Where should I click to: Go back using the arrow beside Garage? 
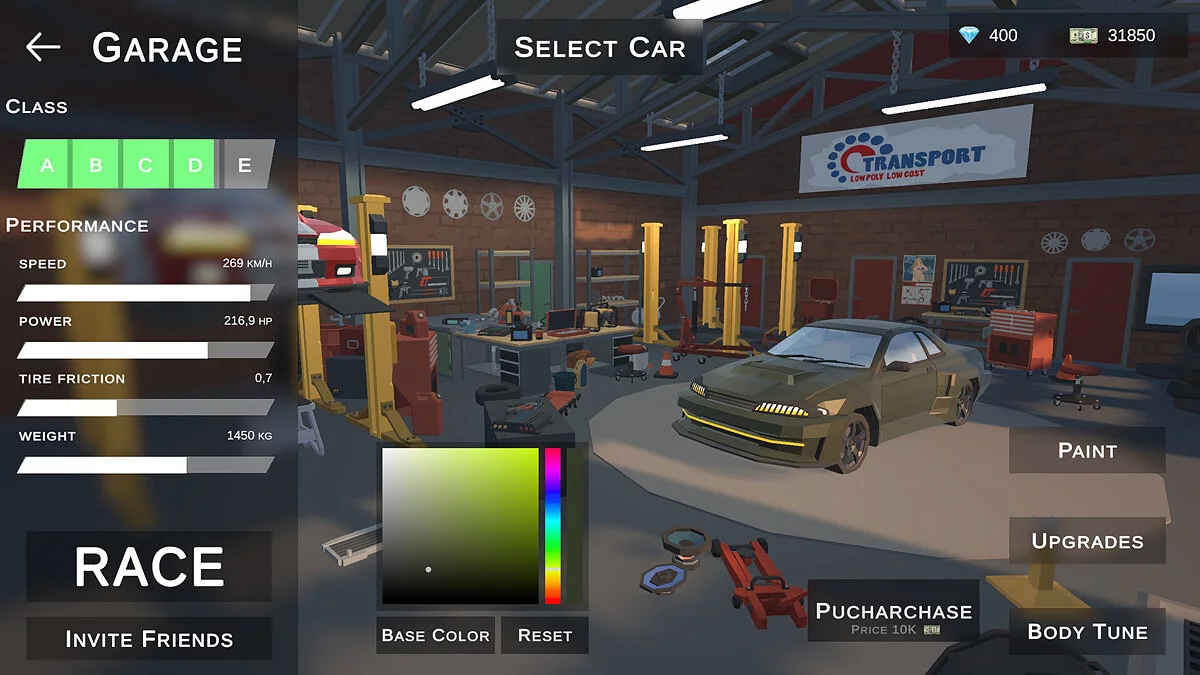point(43,47)
